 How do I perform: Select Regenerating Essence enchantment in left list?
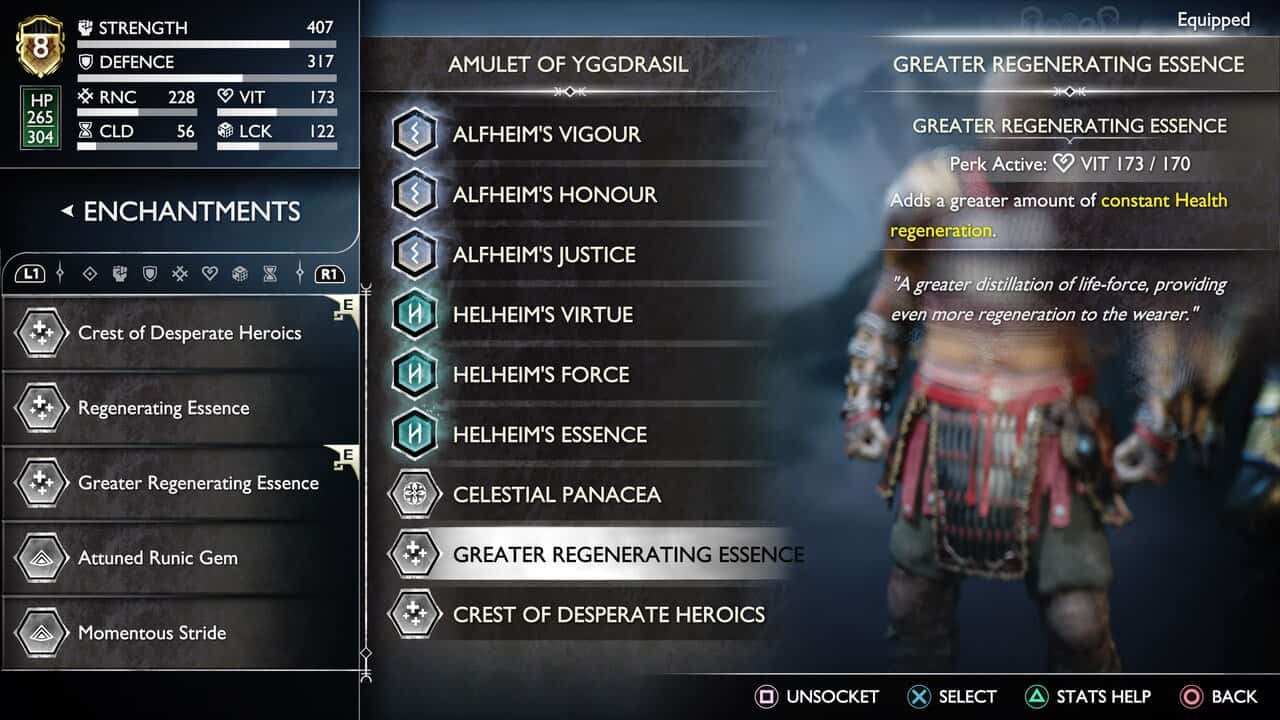pos(163,408)
